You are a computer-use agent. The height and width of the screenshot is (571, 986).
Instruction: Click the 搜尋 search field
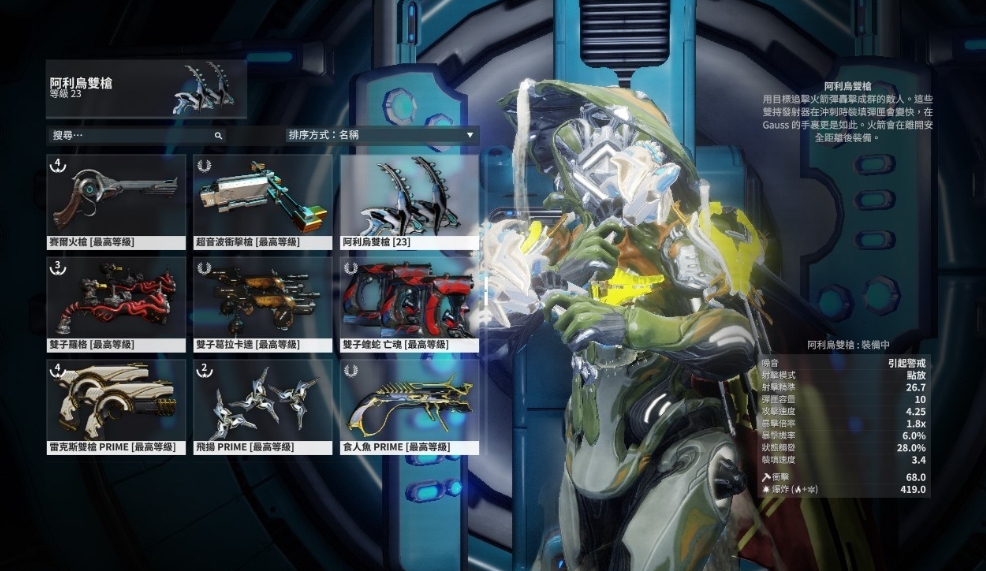pos(136,134)
